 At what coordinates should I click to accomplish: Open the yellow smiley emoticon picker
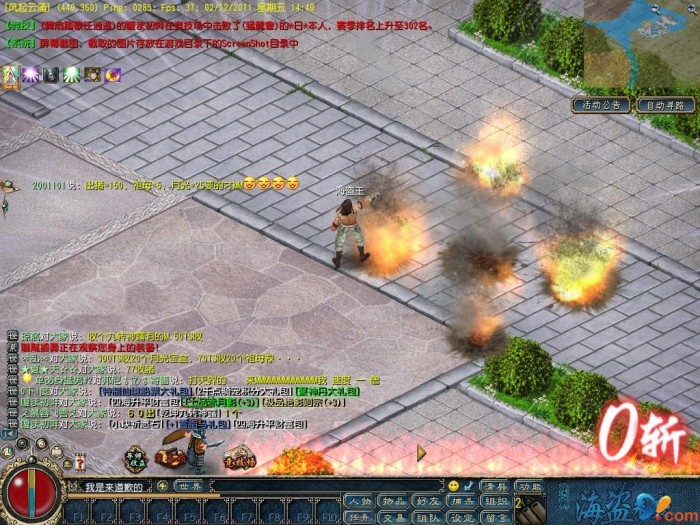click(x=453, y=486)
